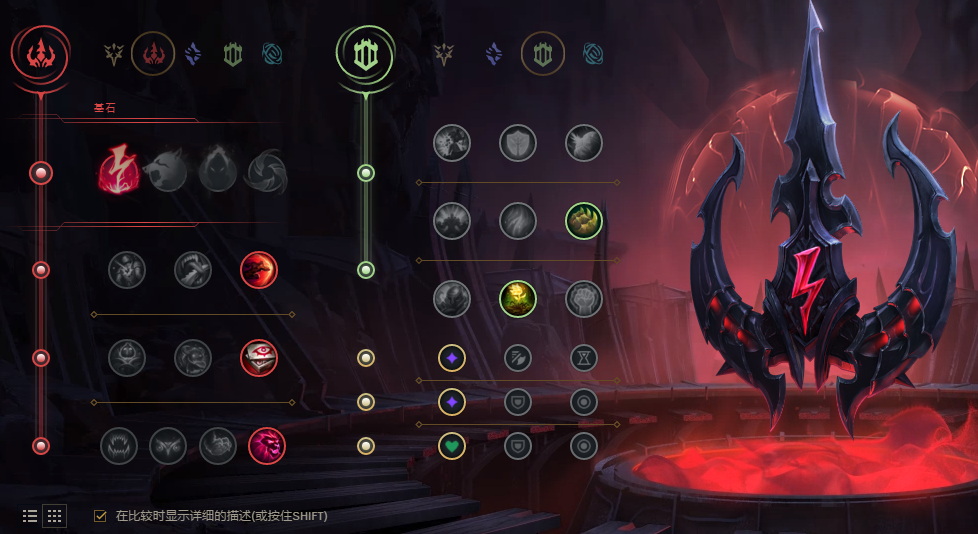Switch to the grid view layout
The height and width of the screenshot is (534, 978).
point(55,516)
